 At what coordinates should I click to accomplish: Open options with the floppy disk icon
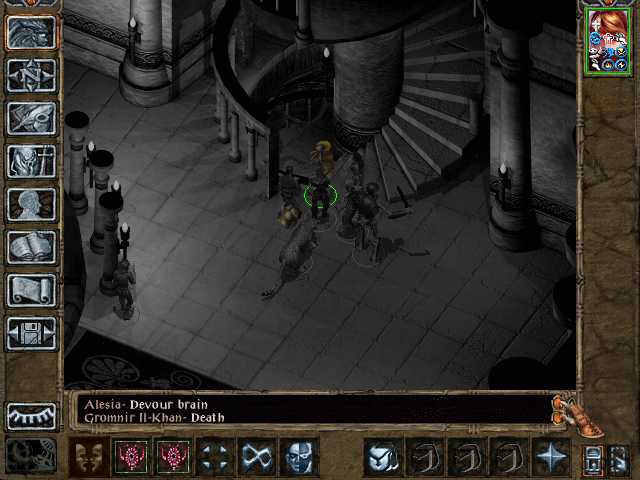click(31, 333)
